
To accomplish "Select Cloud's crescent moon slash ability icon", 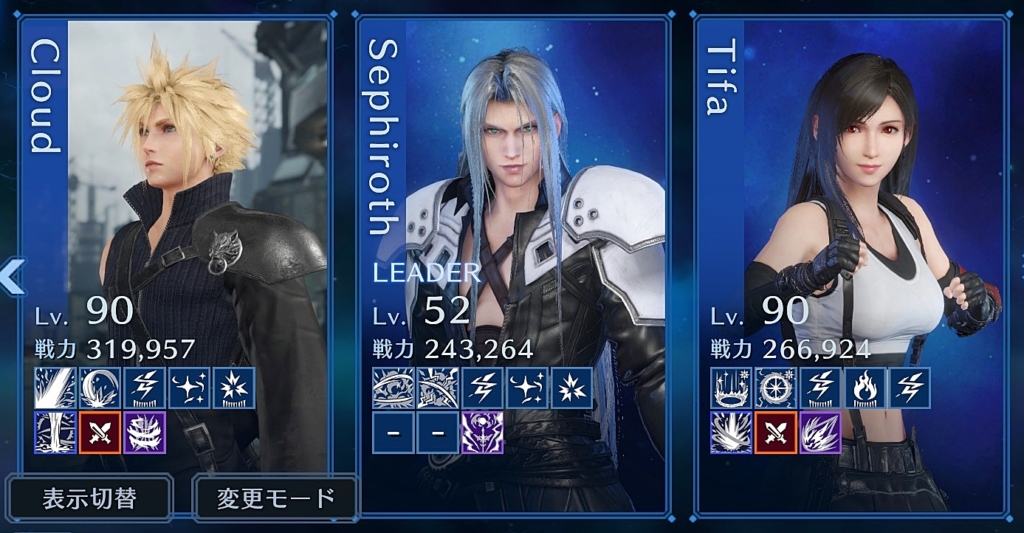I will pos(100,387).
